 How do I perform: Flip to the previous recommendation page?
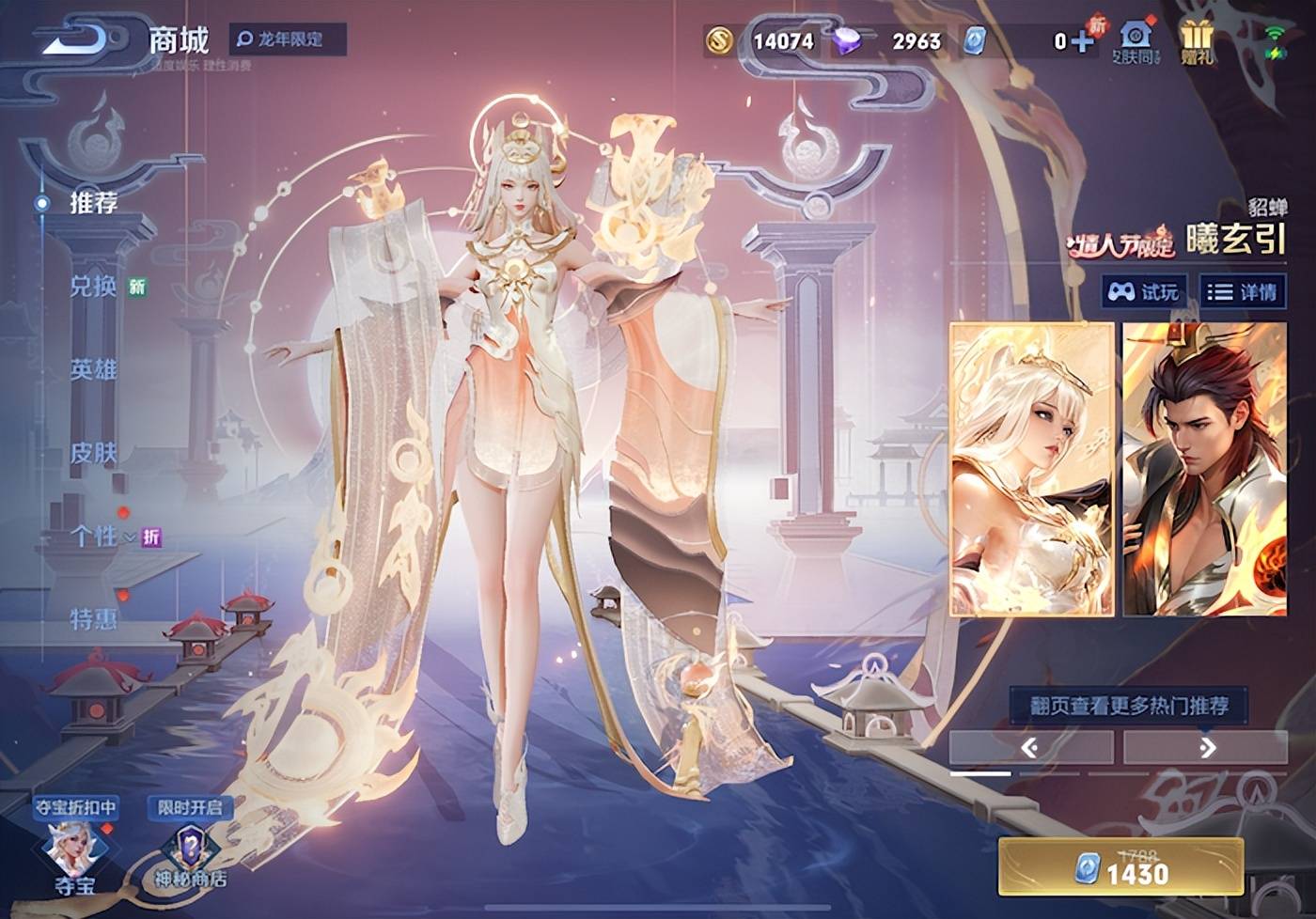pos(1030,747)
